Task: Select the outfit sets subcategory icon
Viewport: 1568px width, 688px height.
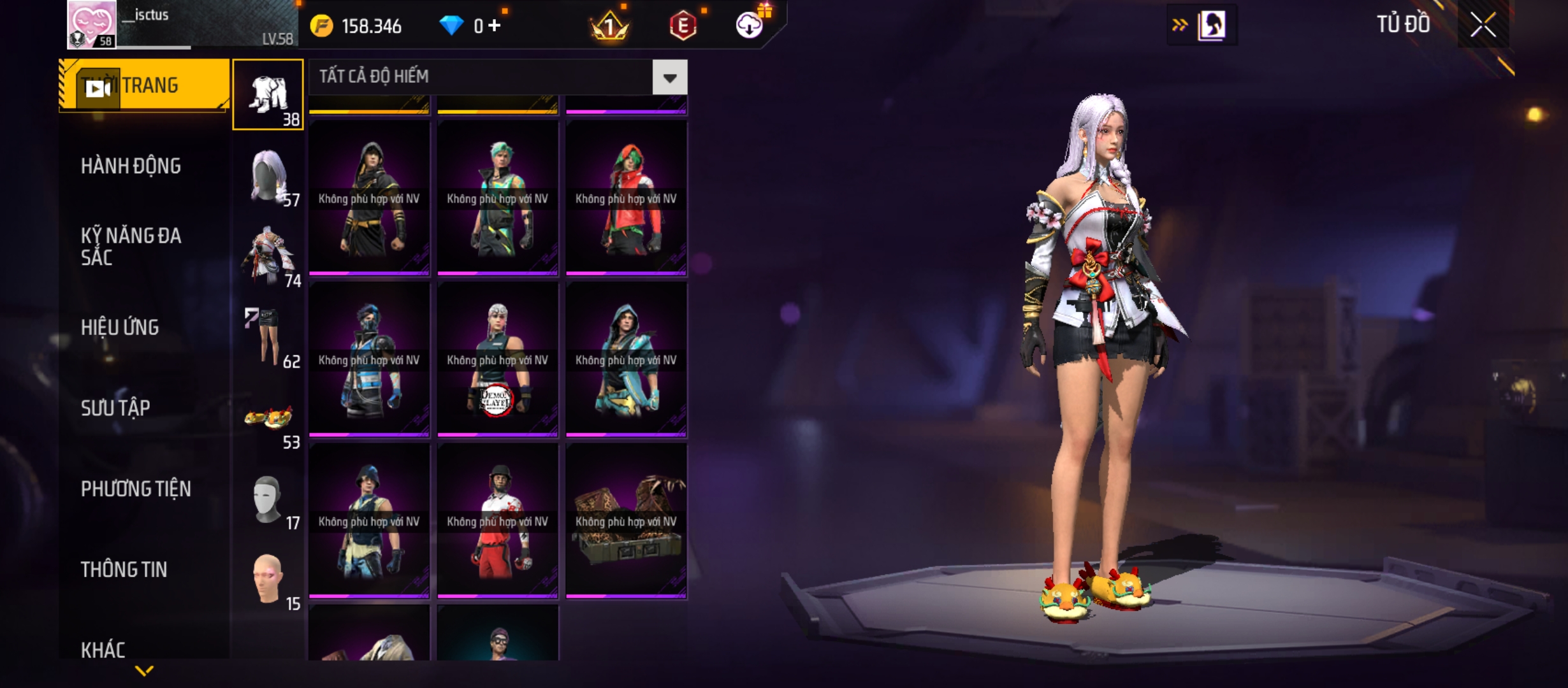Action: tap(268, 95)
